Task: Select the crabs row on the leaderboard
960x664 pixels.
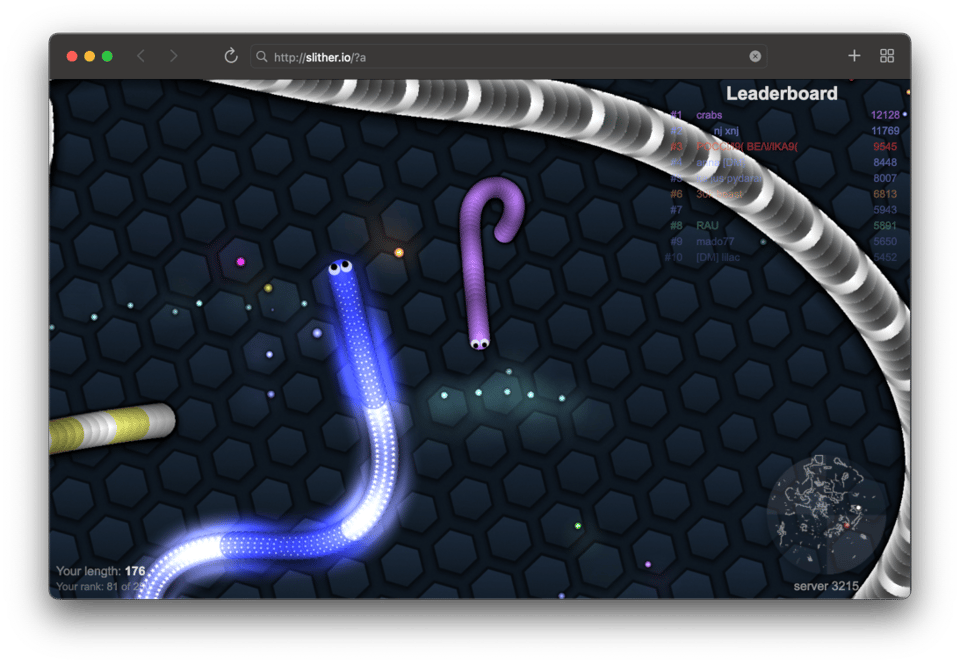Action: [709, 115]
